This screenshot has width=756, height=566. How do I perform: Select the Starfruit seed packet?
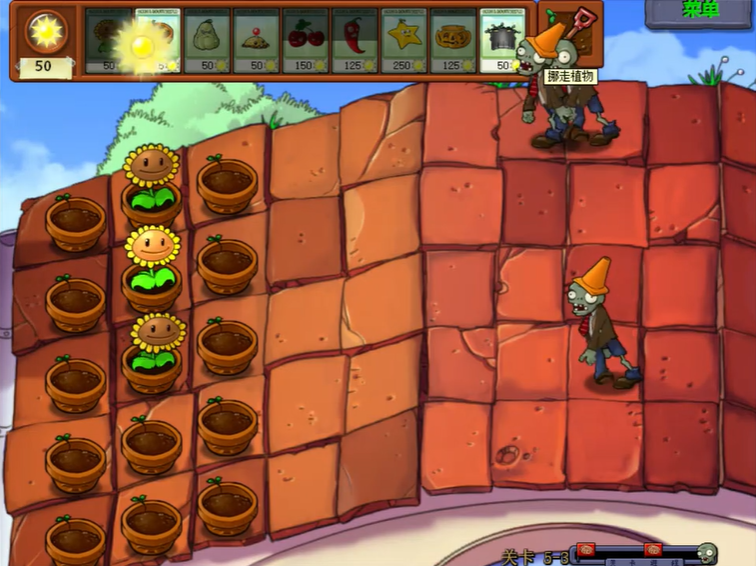pyautogui.click(x=403, y=40)
